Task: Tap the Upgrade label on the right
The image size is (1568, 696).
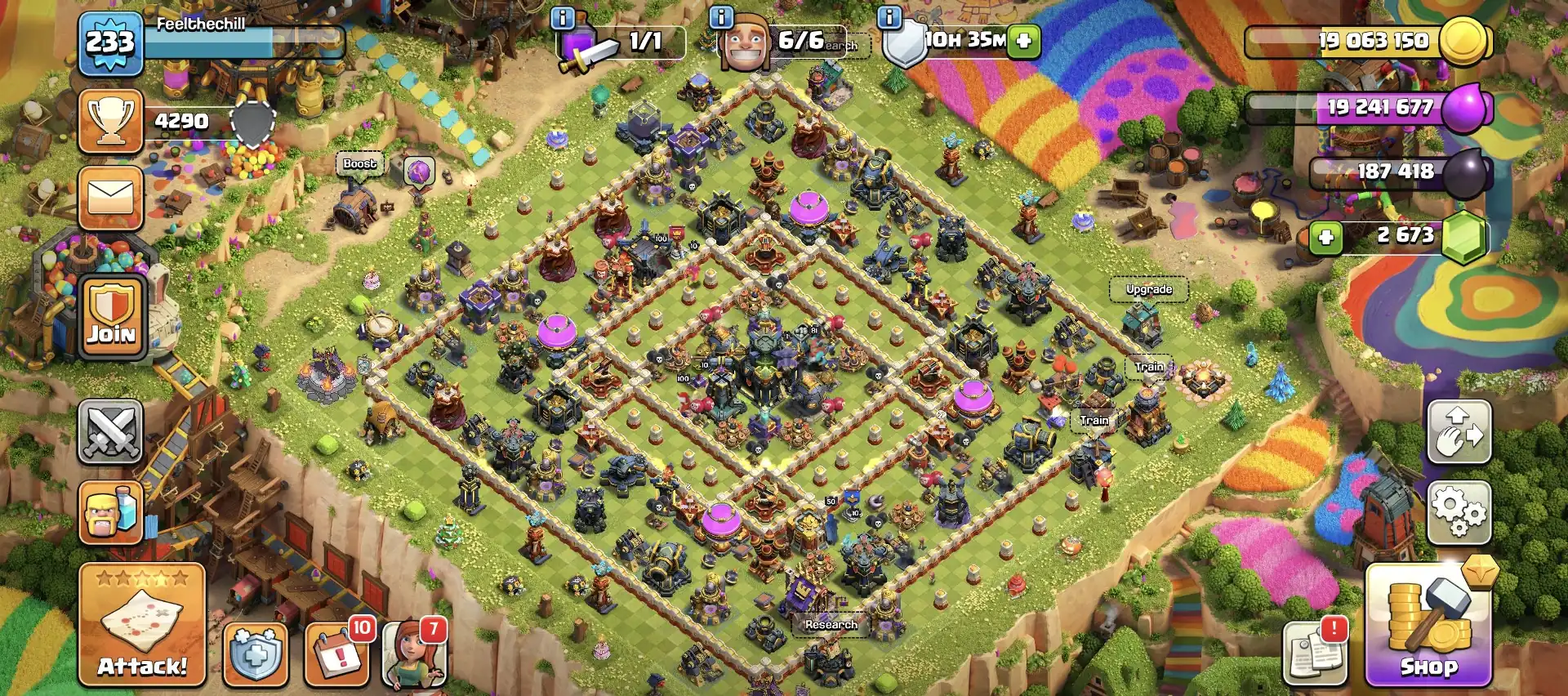Action: click(x=1149, y=289)
